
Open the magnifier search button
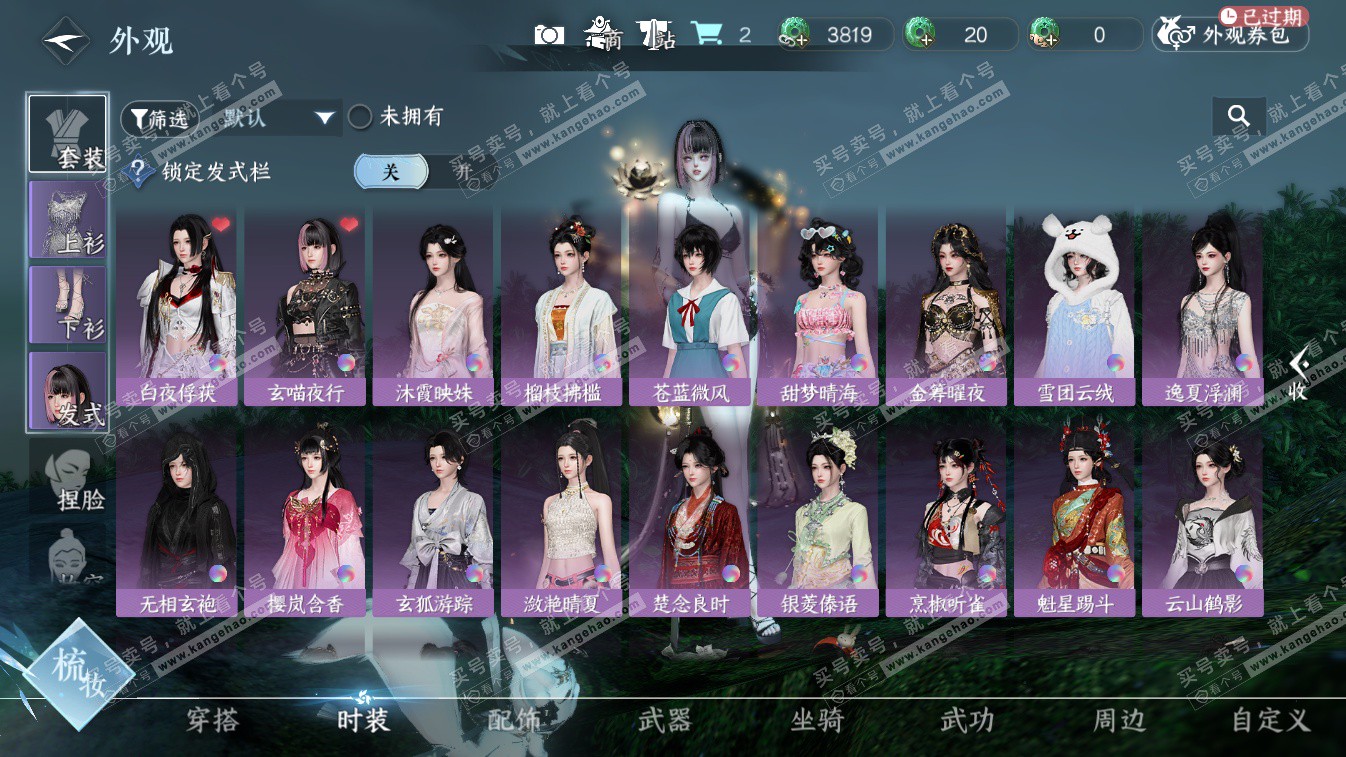1239,117
